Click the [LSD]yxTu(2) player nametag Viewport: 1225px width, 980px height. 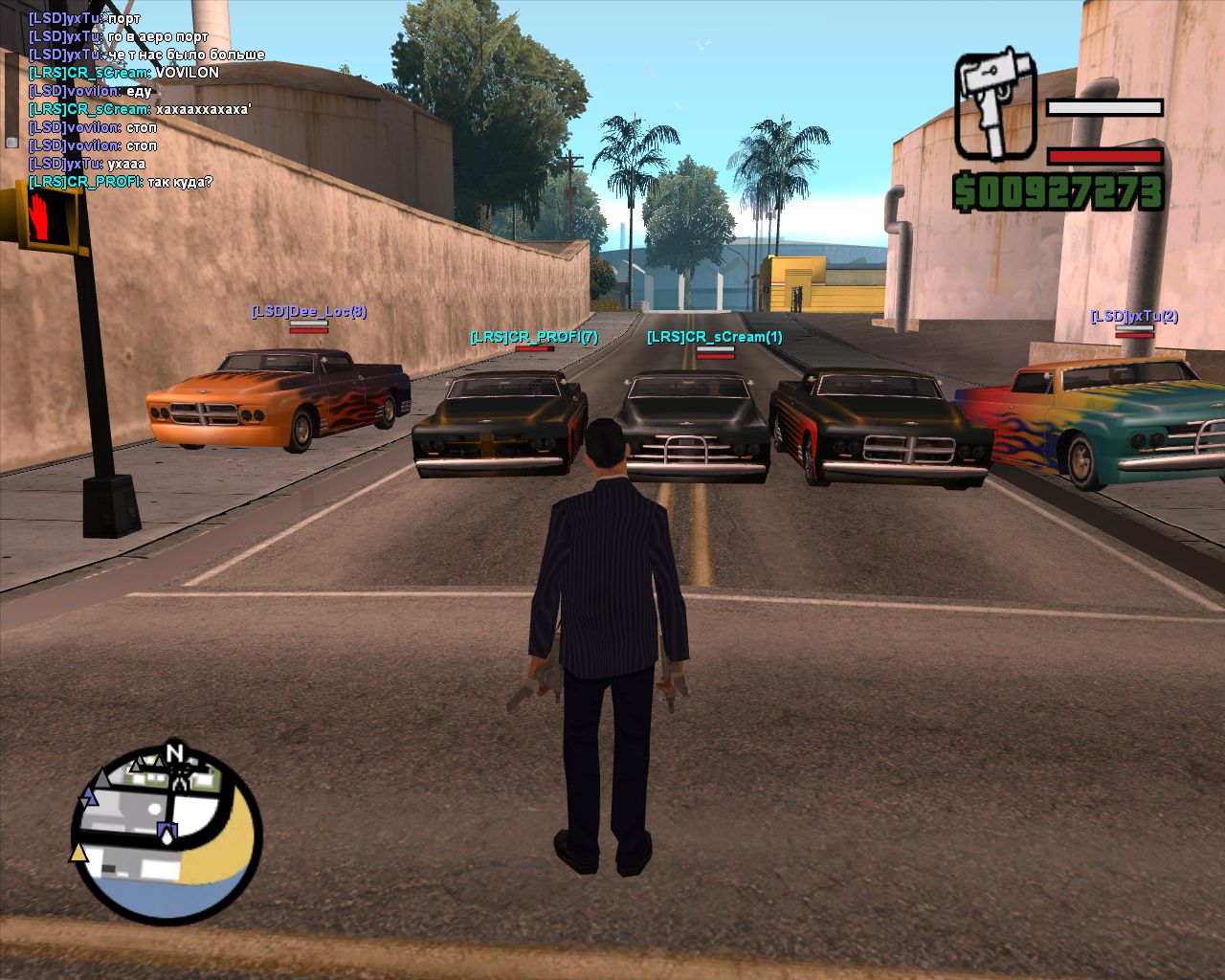pos(1134,317)
